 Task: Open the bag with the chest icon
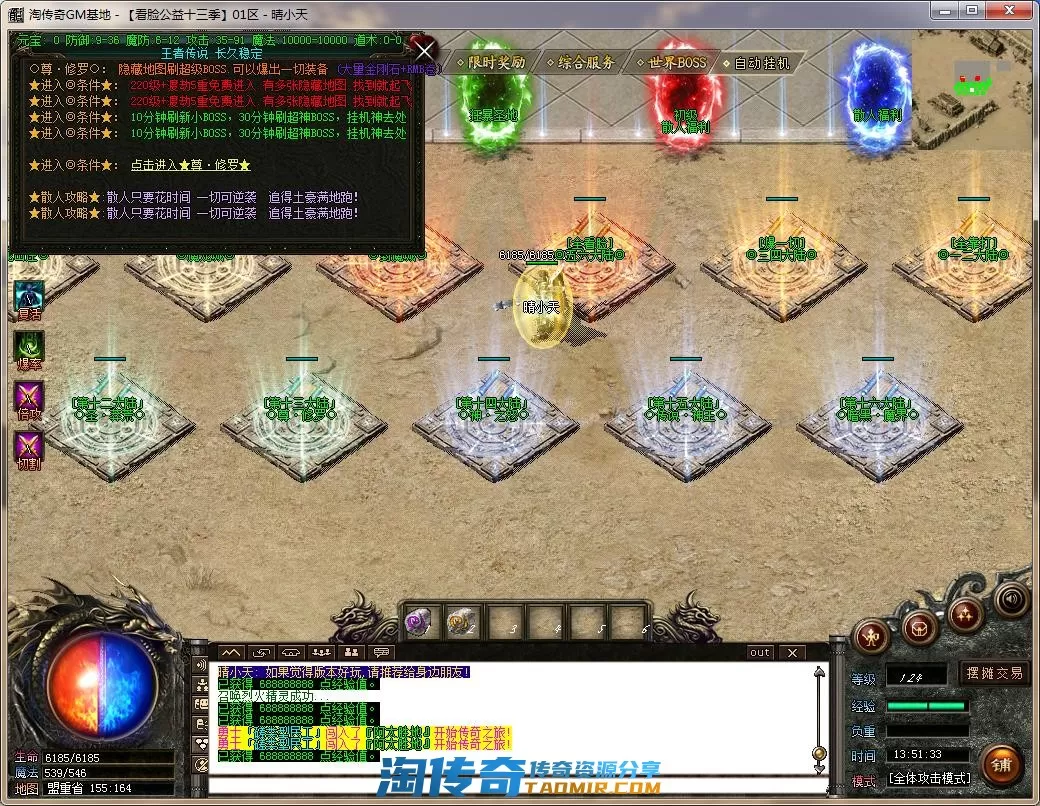pos(919,627)
